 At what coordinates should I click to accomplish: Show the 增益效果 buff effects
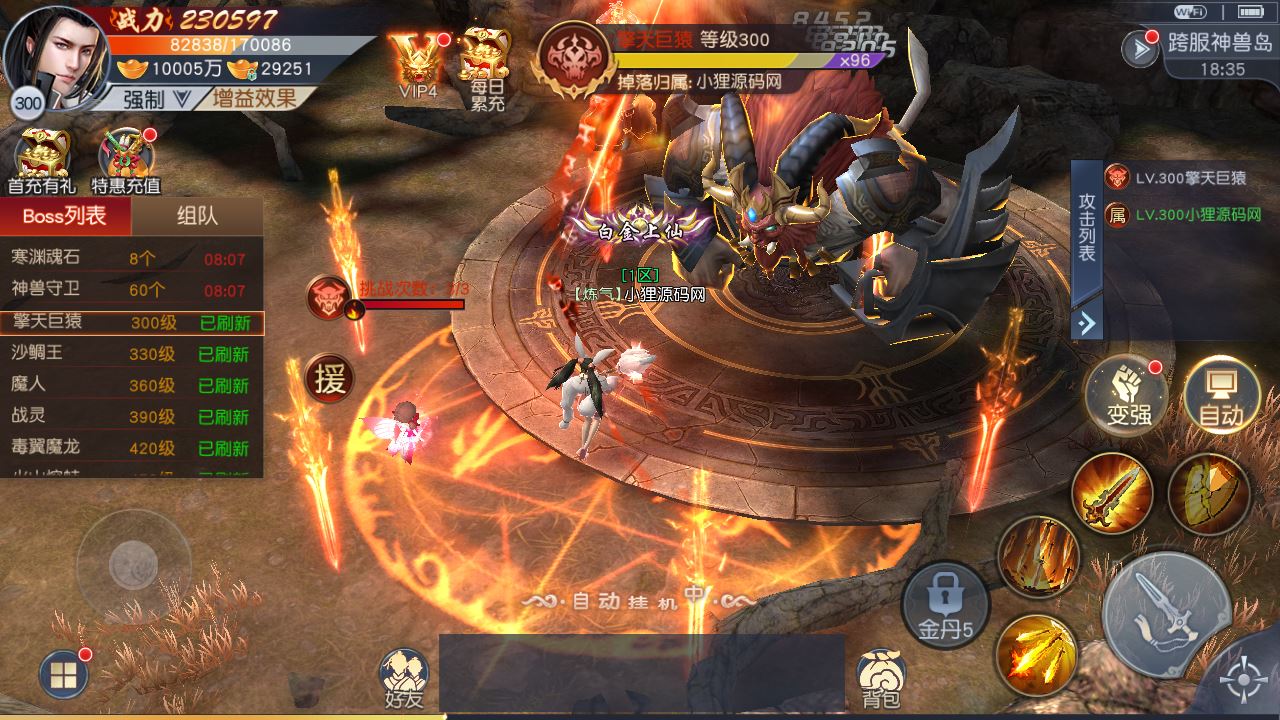click(x=254, y=99)
